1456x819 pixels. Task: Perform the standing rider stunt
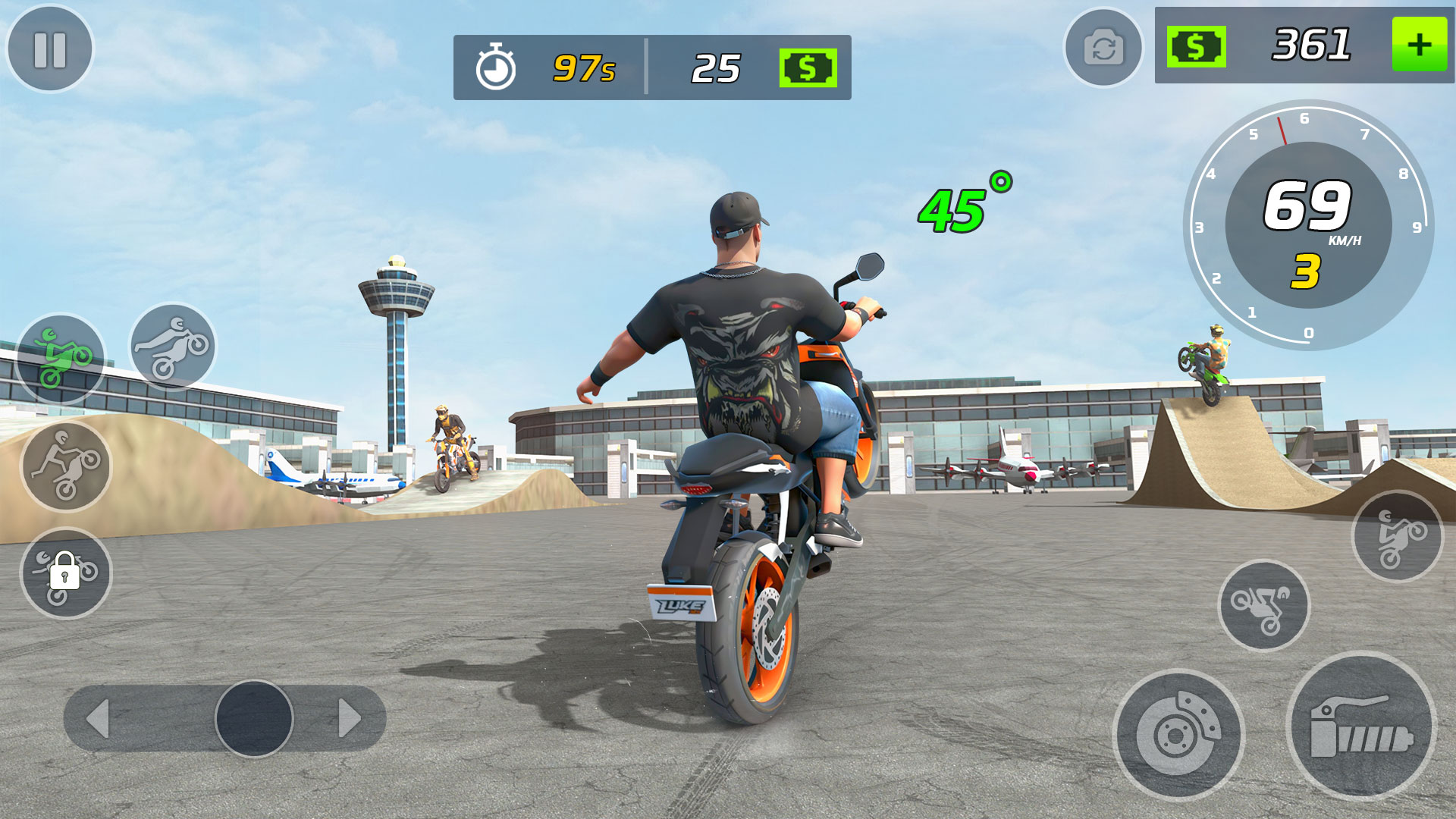click(66, 466)
